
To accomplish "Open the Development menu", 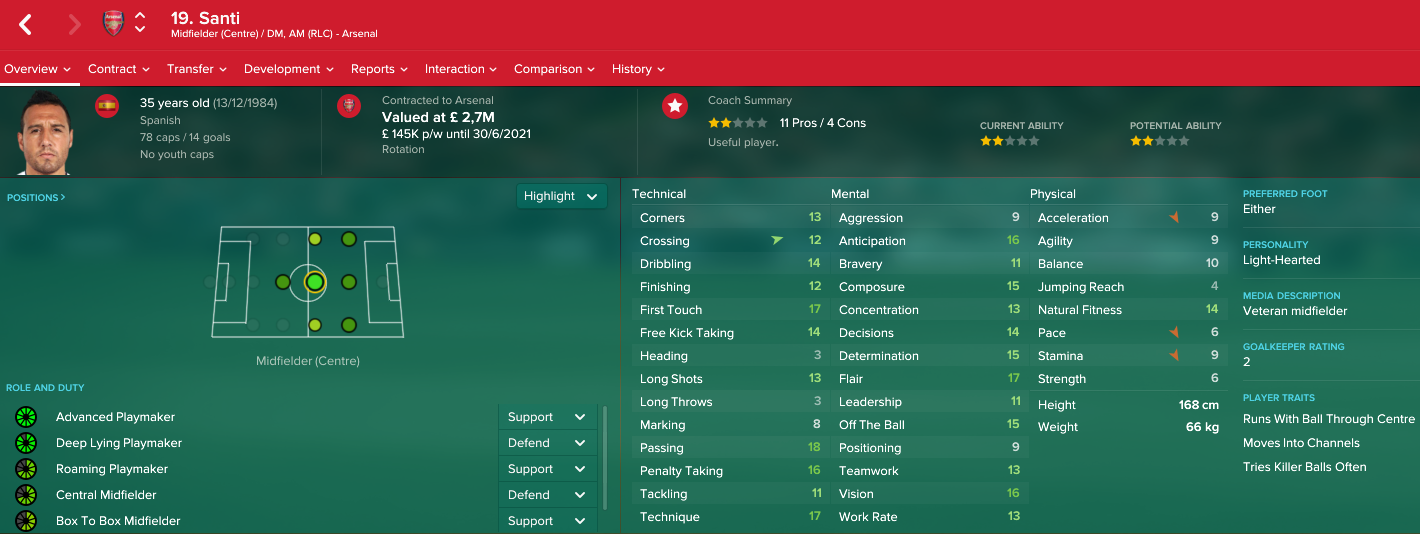I will (x=289, y=69).
